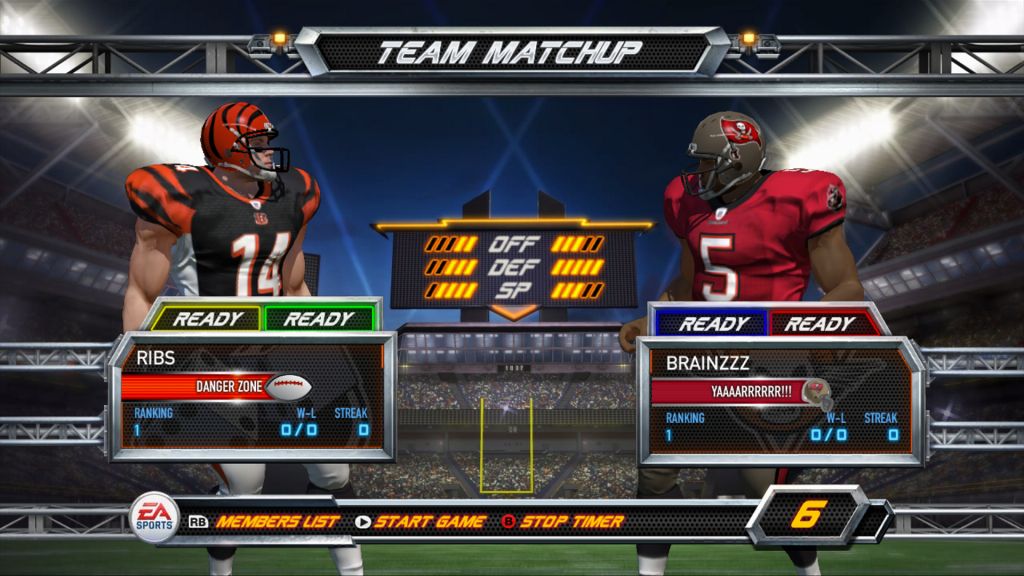Select the RIBS player panel
Screen dimensions: 1024x576
click(251, 397)
